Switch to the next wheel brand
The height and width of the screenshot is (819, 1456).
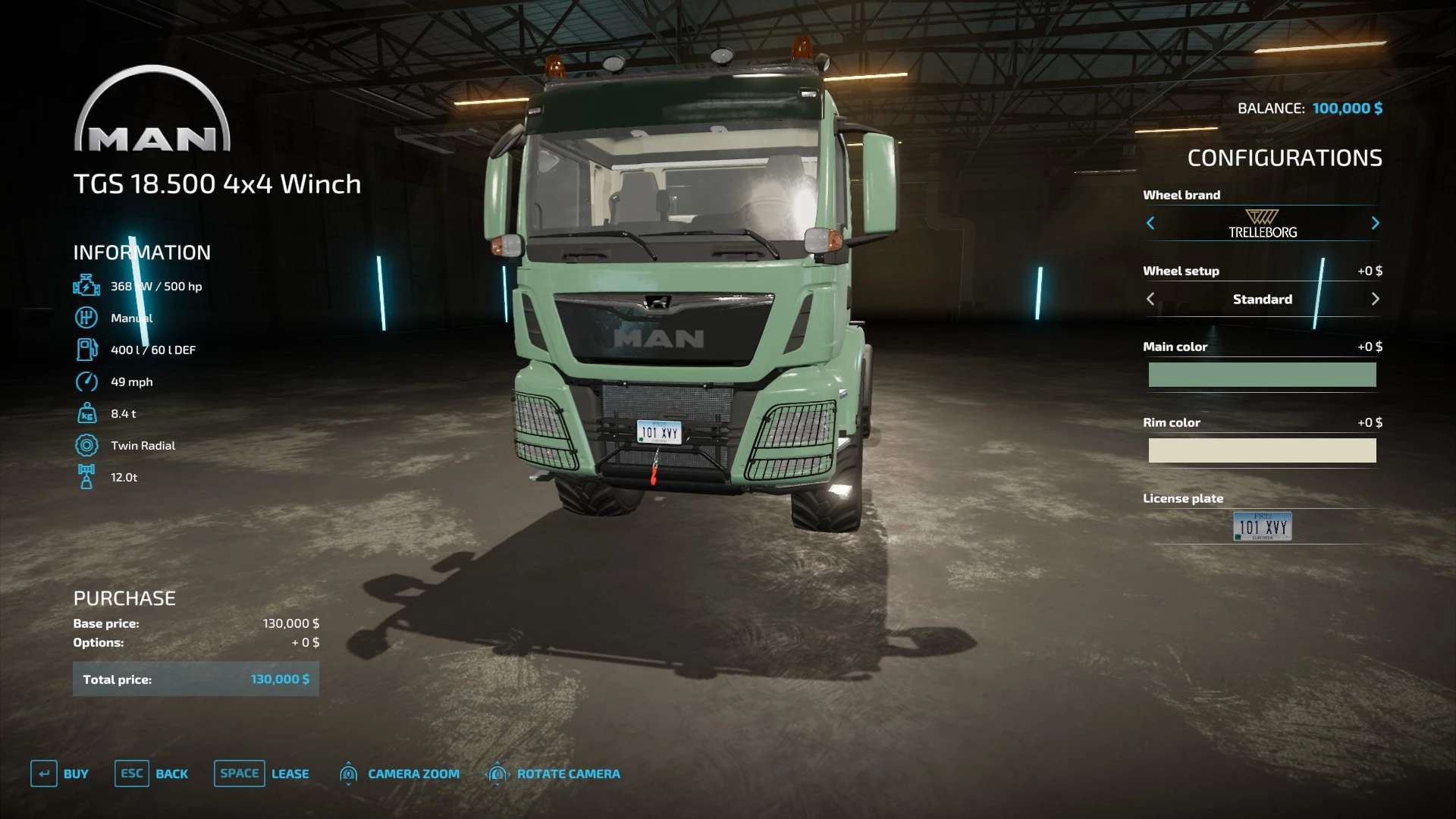1375,223
